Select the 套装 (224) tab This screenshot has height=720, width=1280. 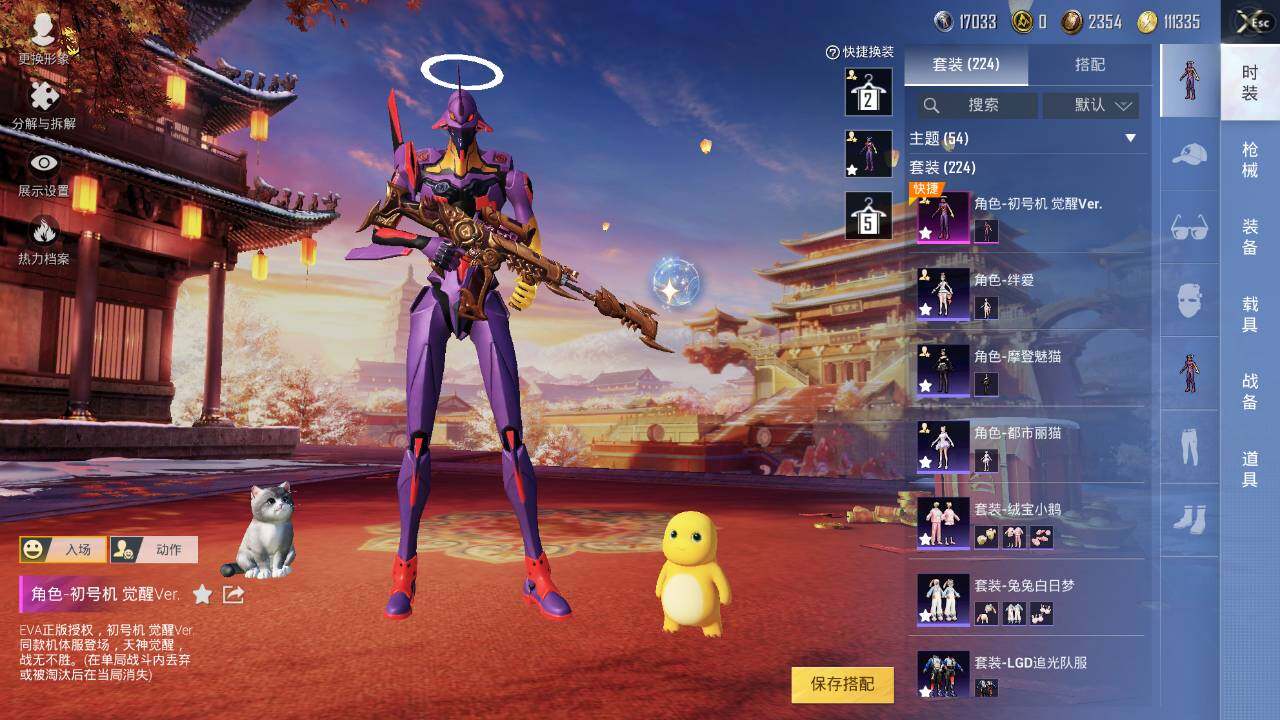(965, 65)
